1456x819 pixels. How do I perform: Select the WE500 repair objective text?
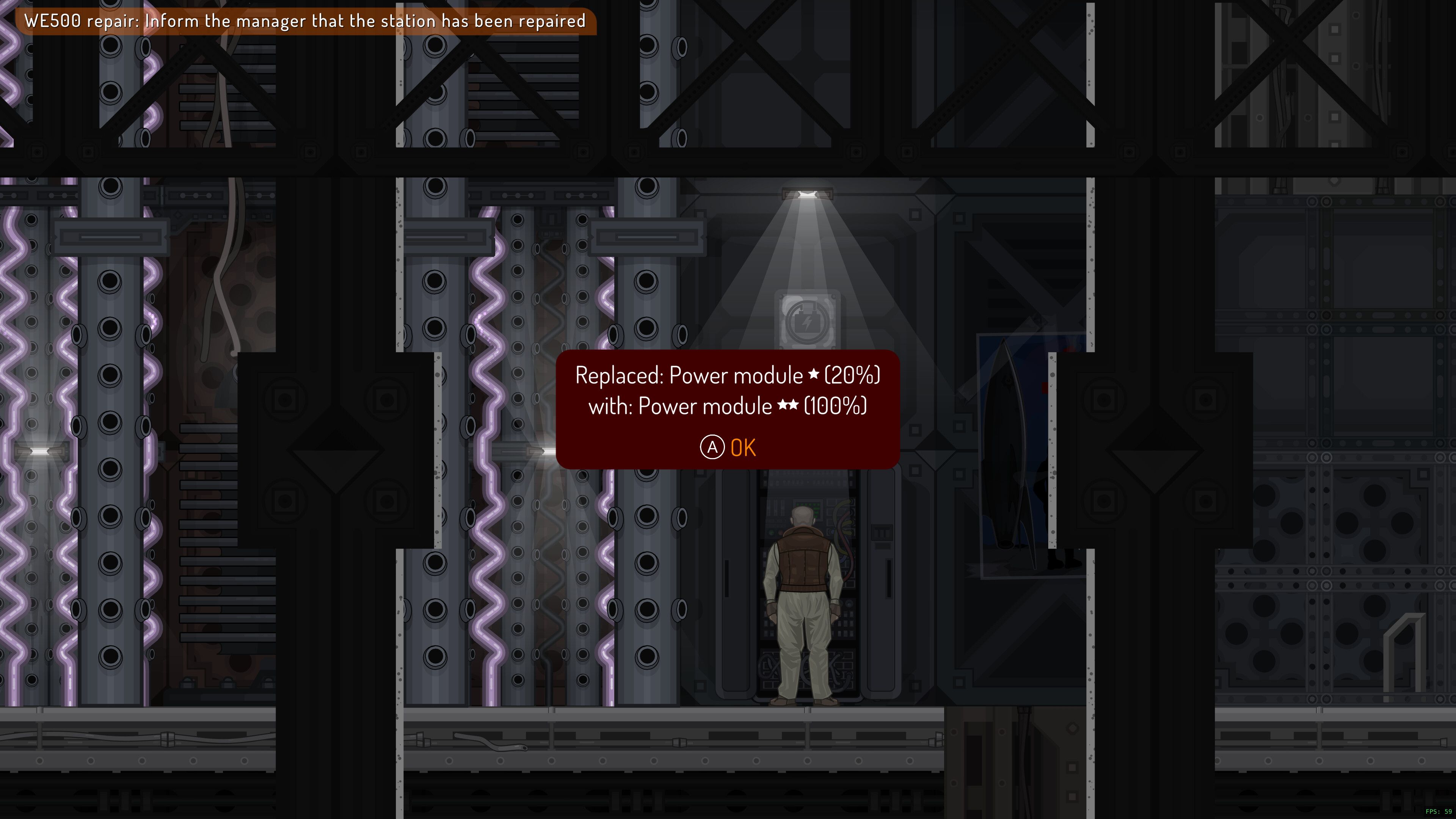pos(305,21)
